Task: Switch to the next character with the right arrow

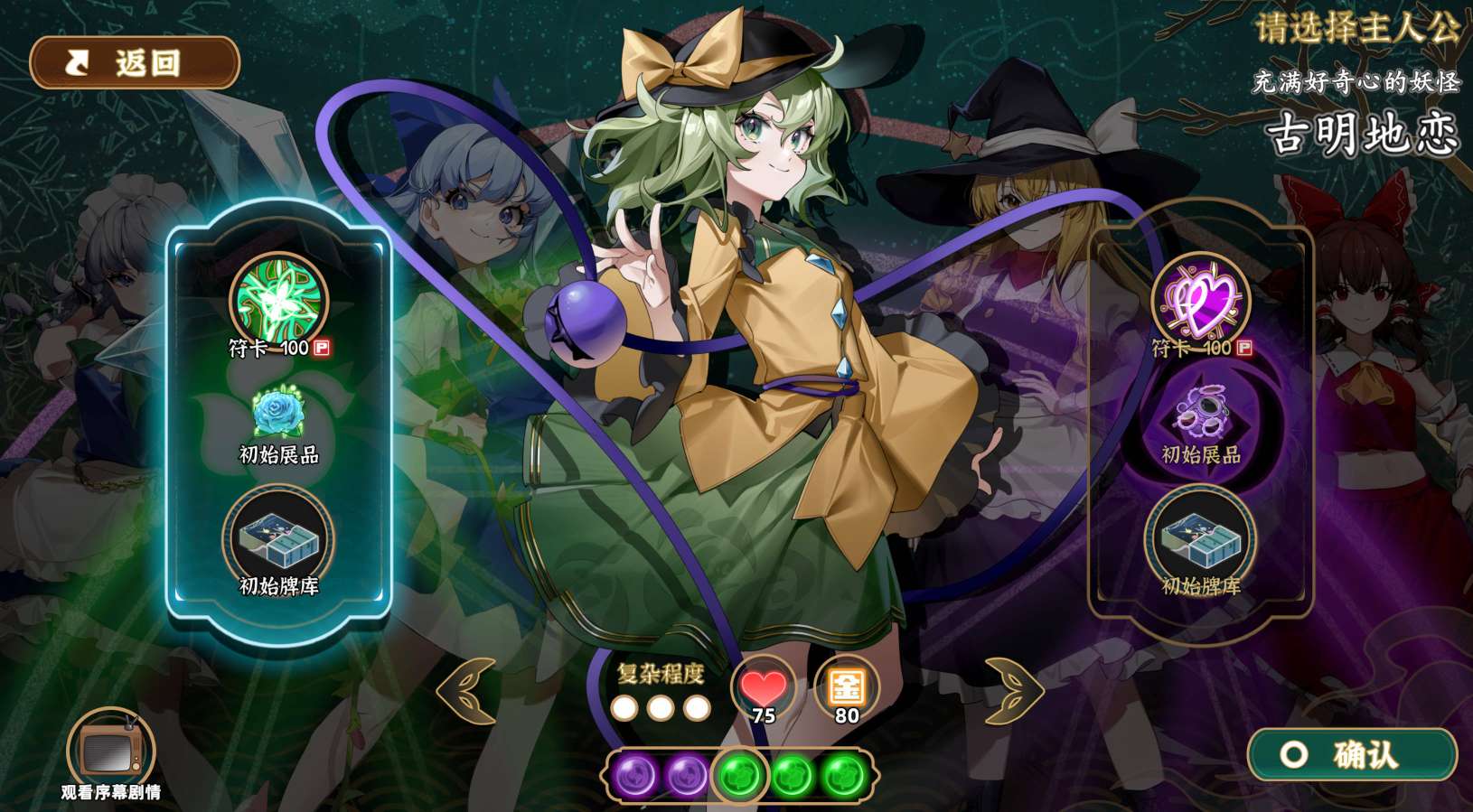Action: pos(1013,691)
